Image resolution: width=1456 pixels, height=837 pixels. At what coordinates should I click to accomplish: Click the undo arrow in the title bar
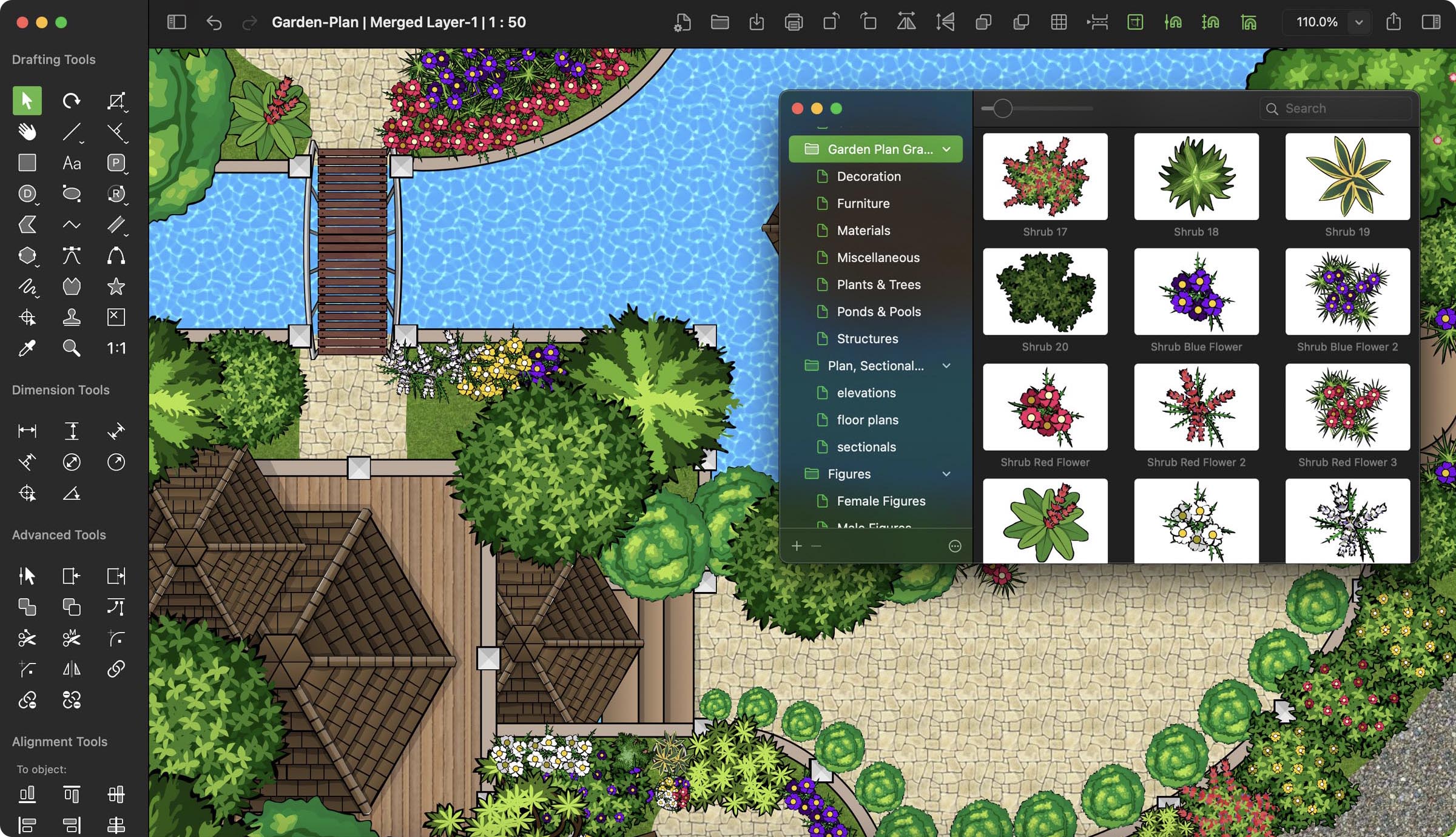214,22
